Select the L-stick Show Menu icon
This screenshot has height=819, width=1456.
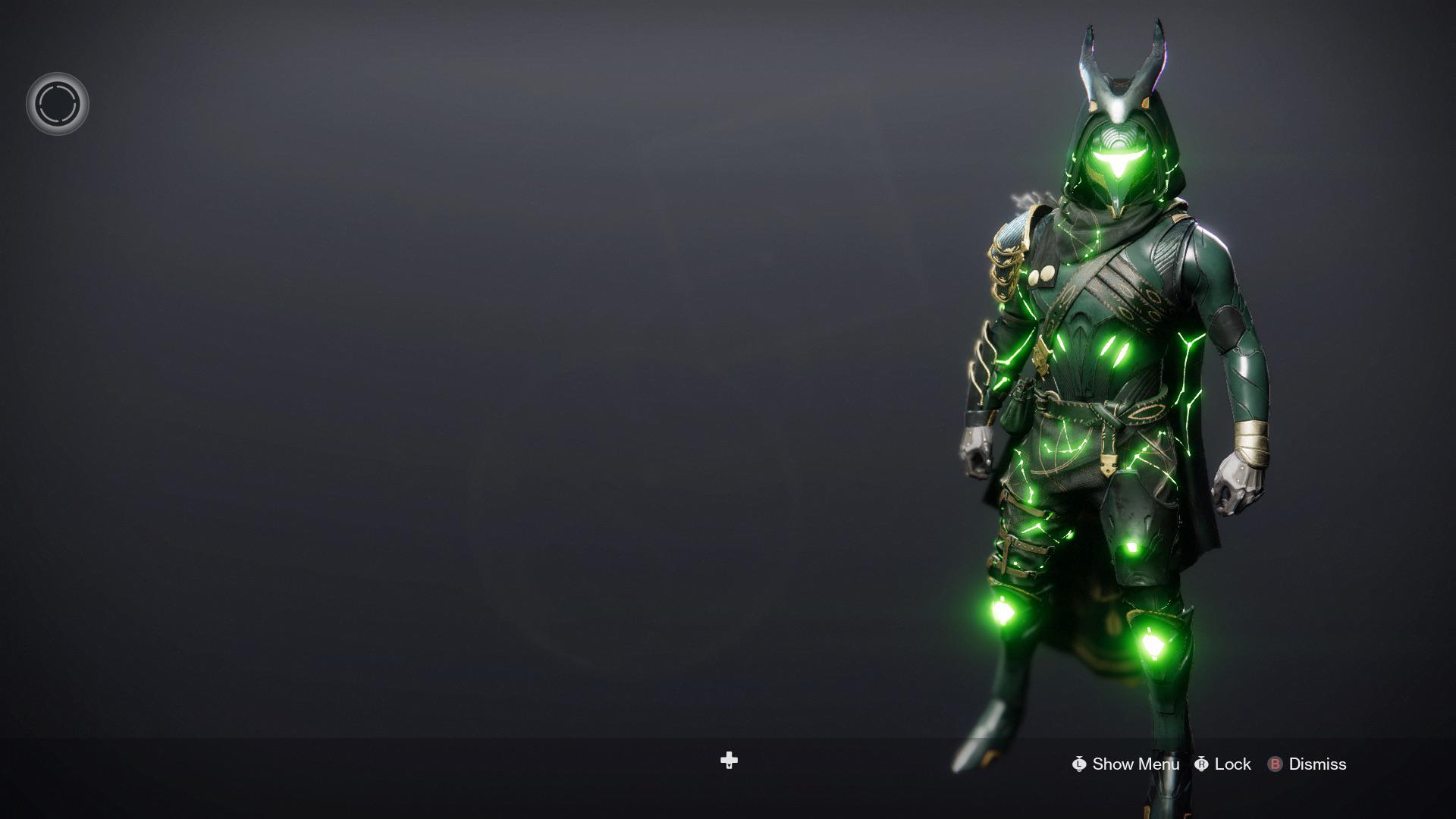(x=1080, y=764)
